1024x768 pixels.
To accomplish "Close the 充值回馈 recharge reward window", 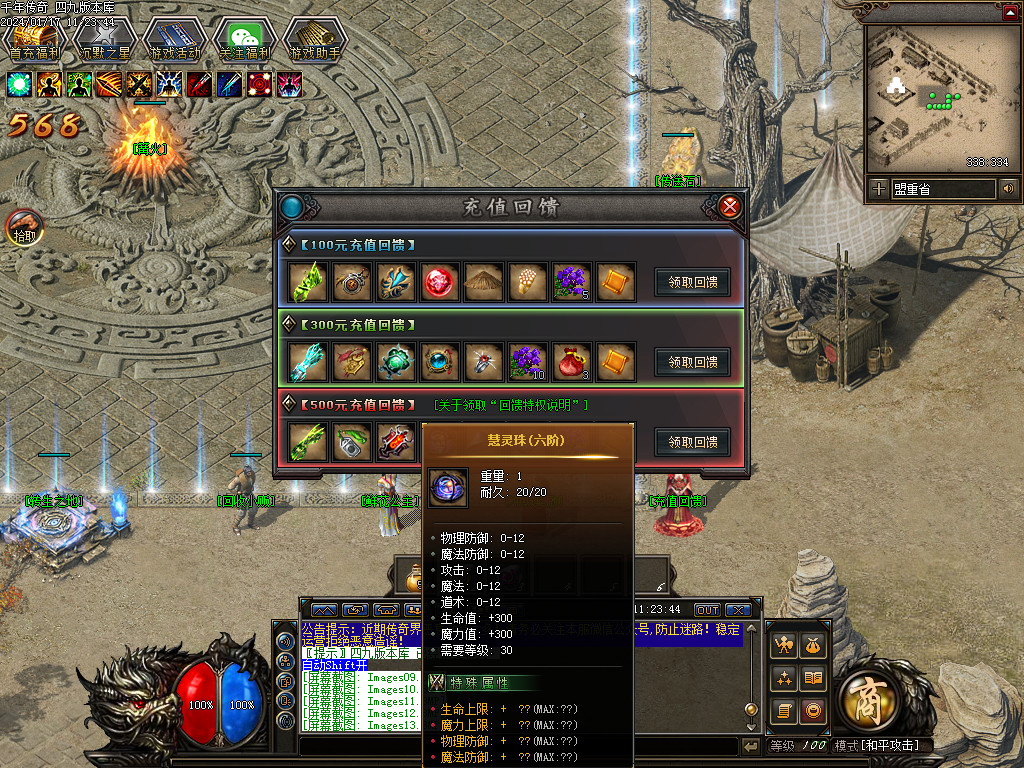I will (x=730, y=207).
